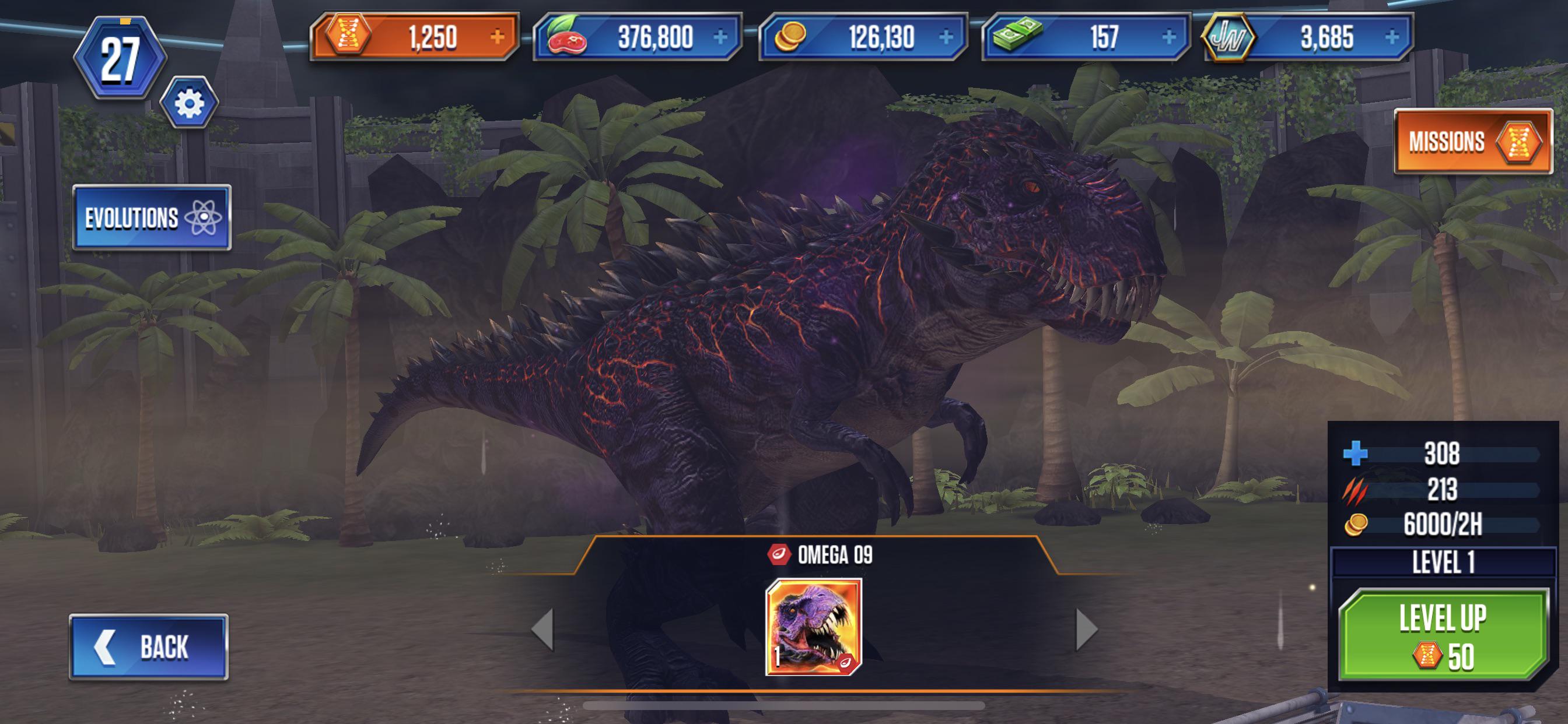The width and height of the screenshot is (1568, 724).
Task: Tap the Back button
Action: (x=150, y=646)
